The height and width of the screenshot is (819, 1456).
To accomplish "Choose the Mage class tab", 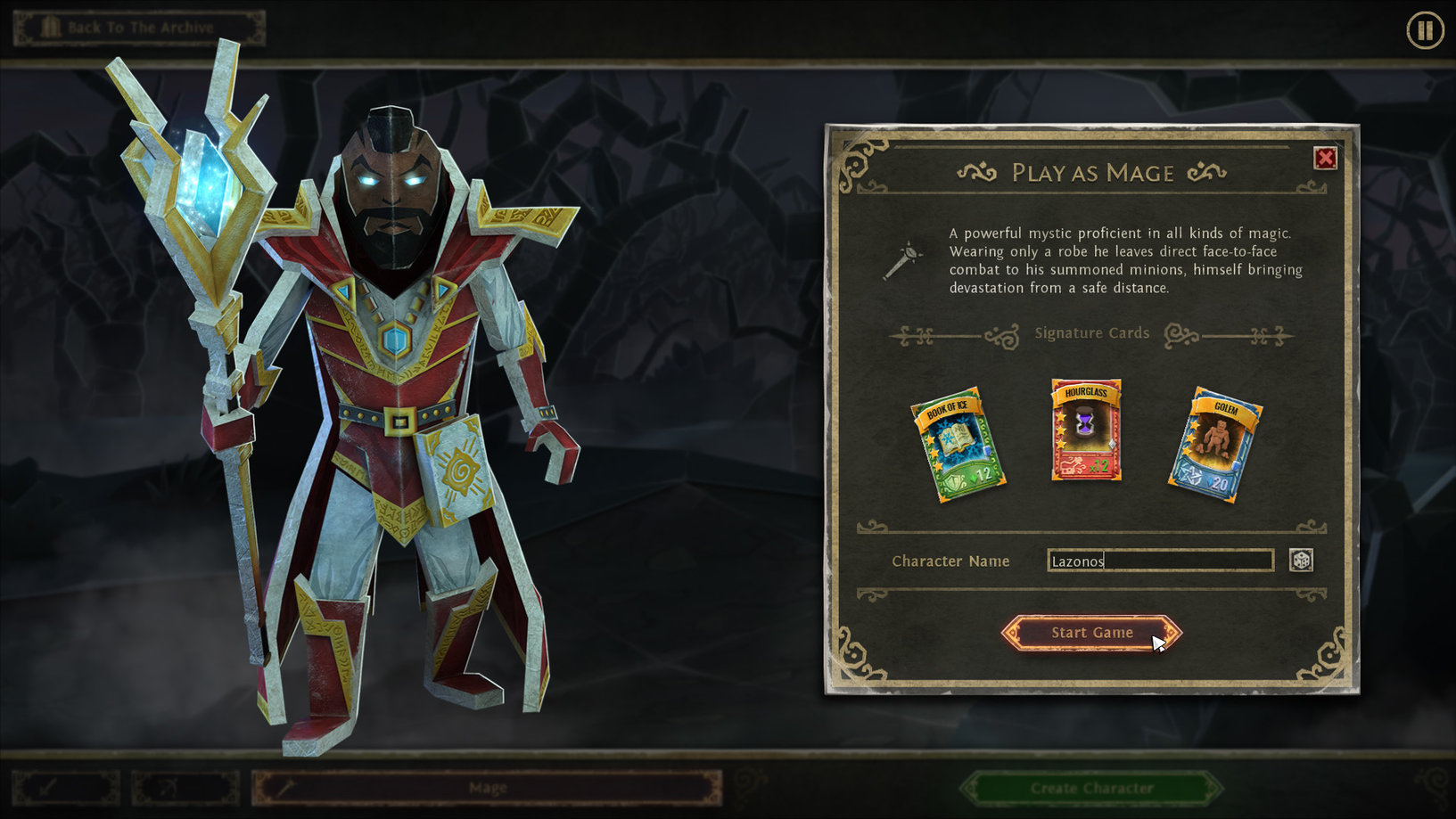I will point(487,788).
